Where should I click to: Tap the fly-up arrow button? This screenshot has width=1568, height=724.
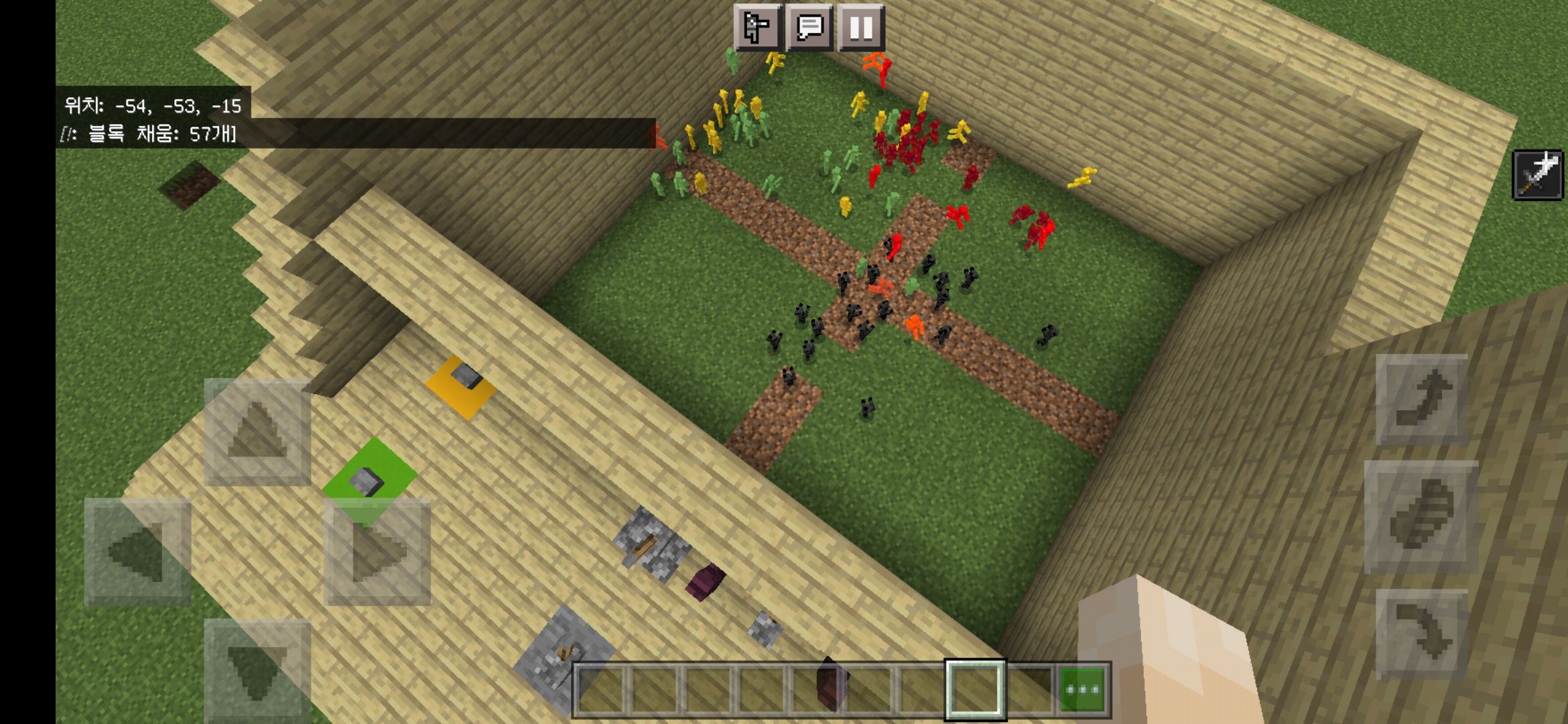coord(1421,400)
